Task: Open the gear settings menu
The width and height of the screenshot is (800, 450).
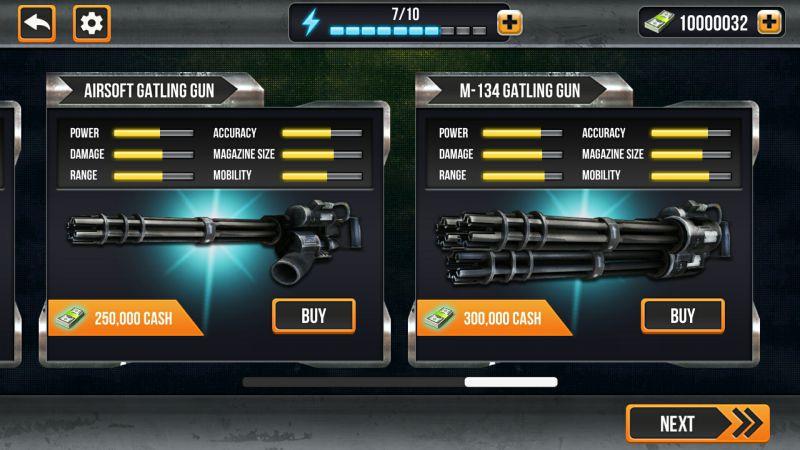Action: pos(92,23)
